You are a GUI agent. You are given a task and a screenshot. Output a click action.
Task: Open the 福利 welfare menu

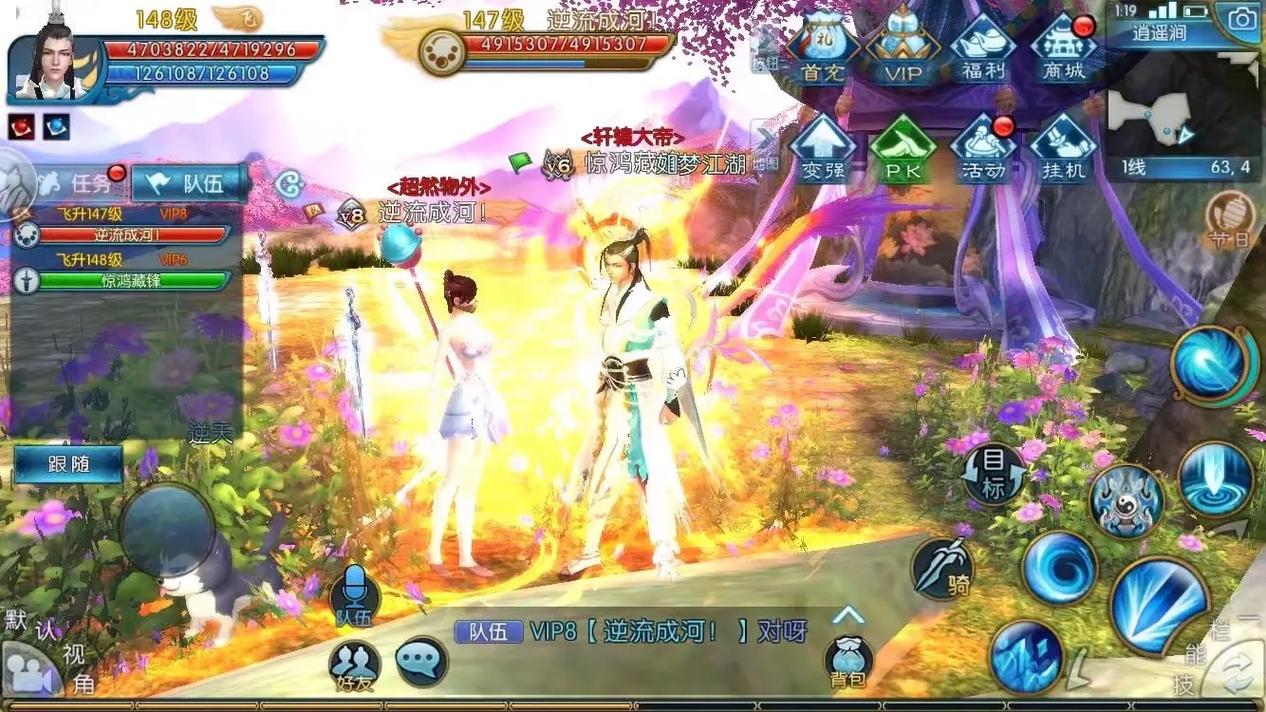[x=982, y=50]
